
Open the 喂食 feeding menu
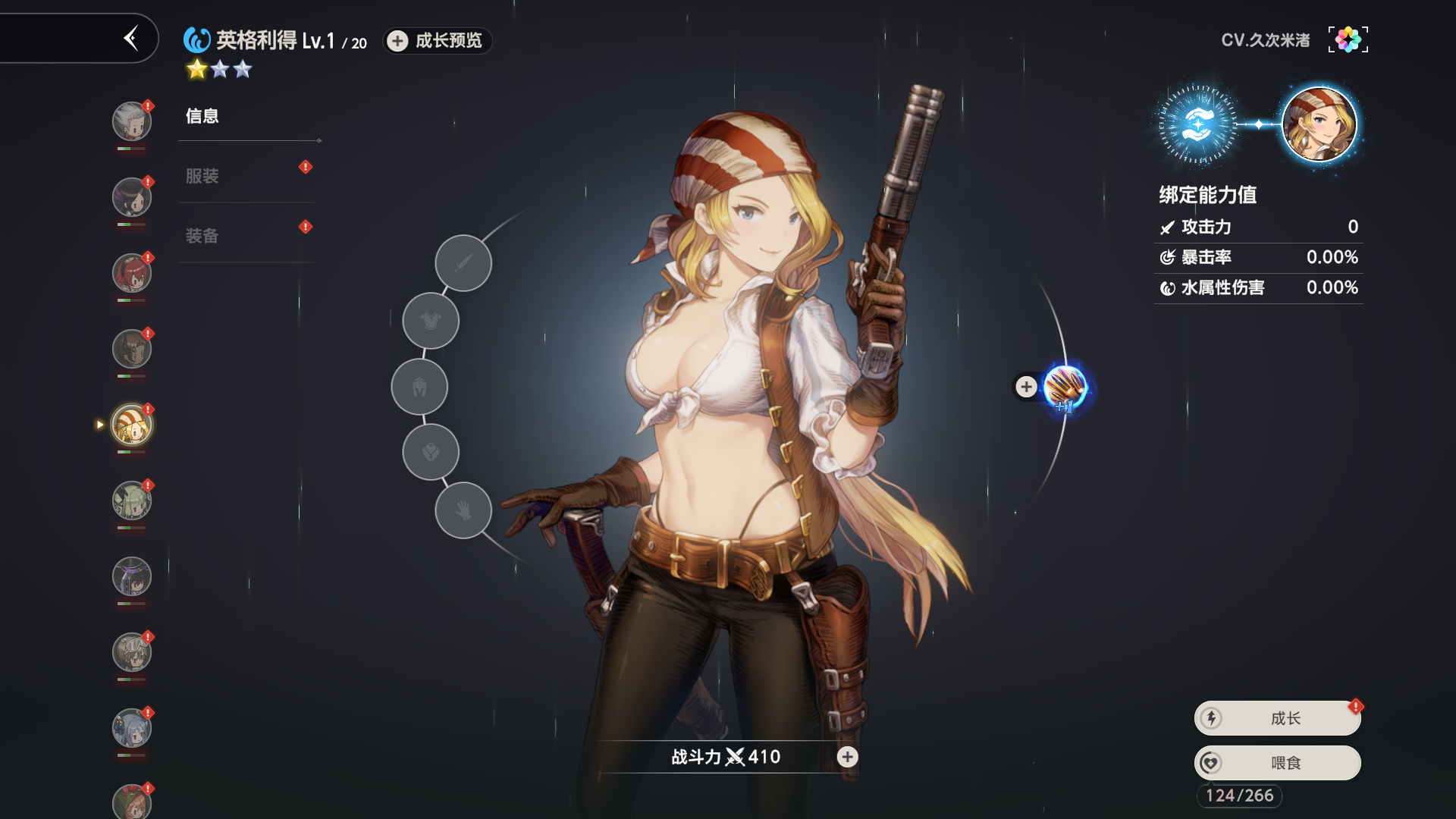(1278, 763)
